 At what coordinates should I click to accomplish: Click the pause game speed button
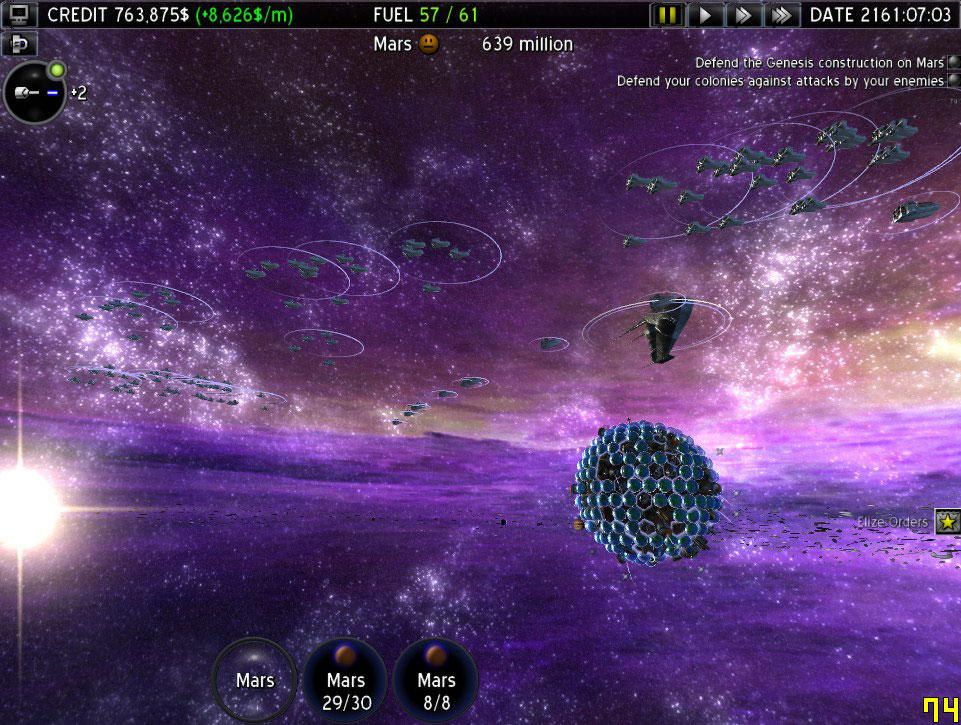[x=668, y=15]
